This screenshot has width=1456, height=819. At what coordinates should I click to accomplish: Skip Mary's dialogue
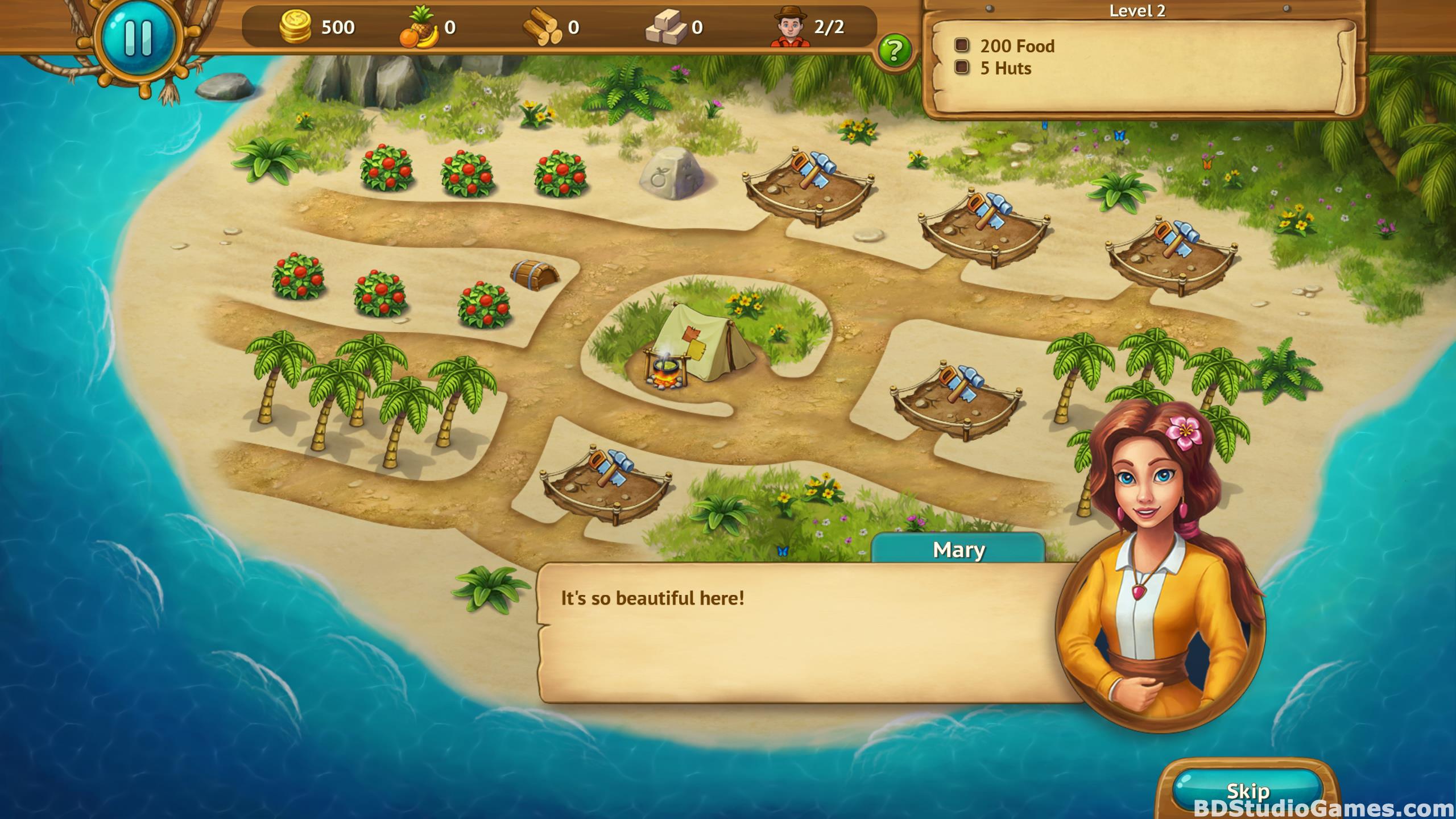1248,791
